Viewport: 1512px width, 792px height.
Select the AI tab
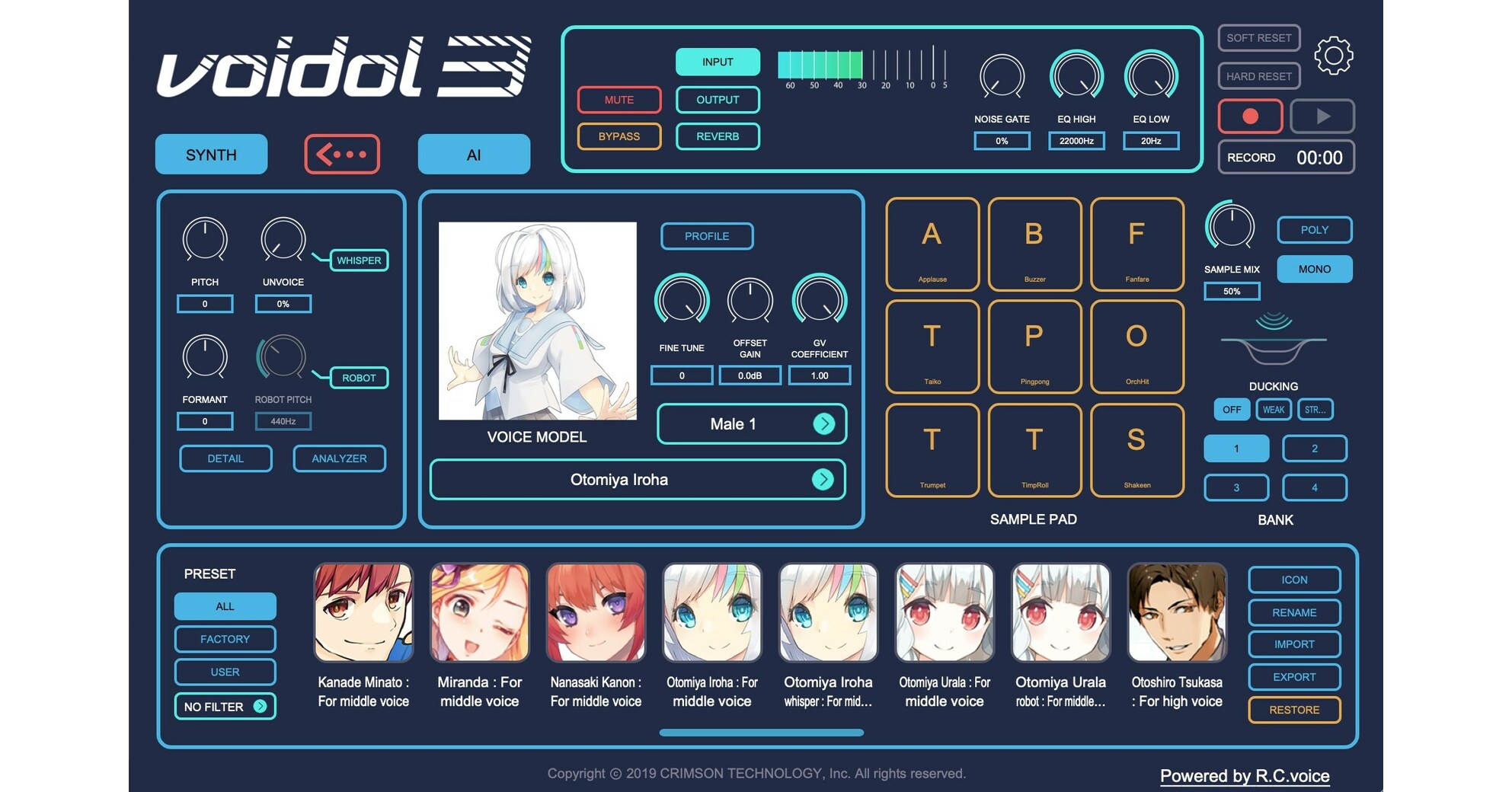473,154
